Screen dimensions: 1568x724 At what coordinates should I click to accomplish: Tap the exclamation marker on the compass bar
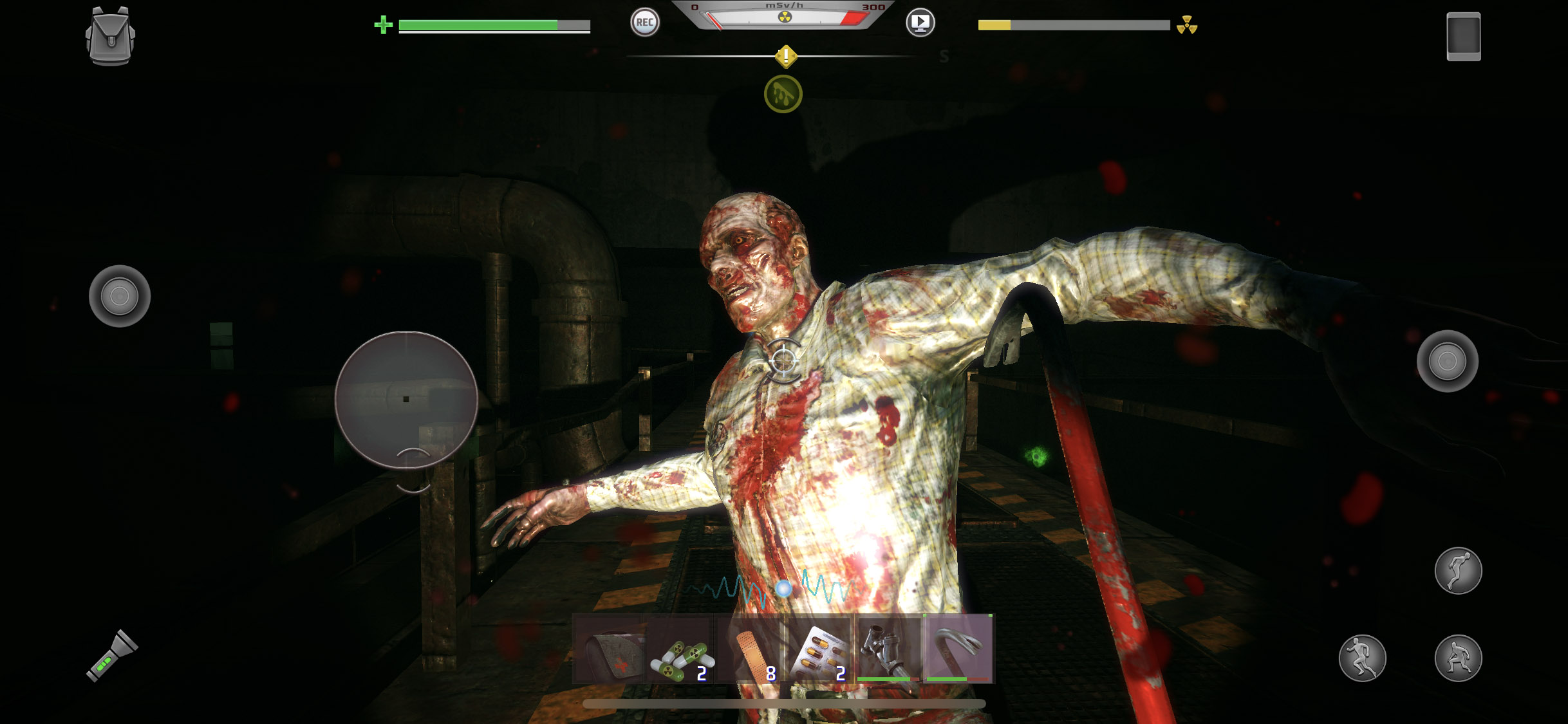point(785,55)
